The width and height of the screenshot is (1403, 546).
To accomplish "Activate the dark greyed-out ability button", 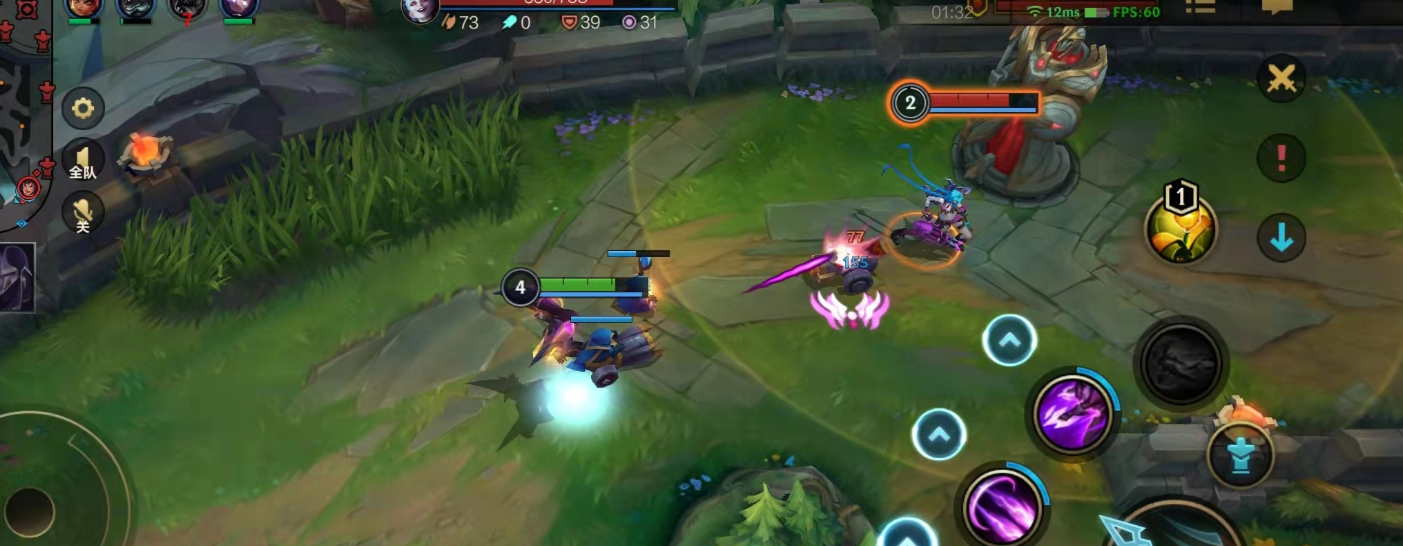I will [1181, 361].
